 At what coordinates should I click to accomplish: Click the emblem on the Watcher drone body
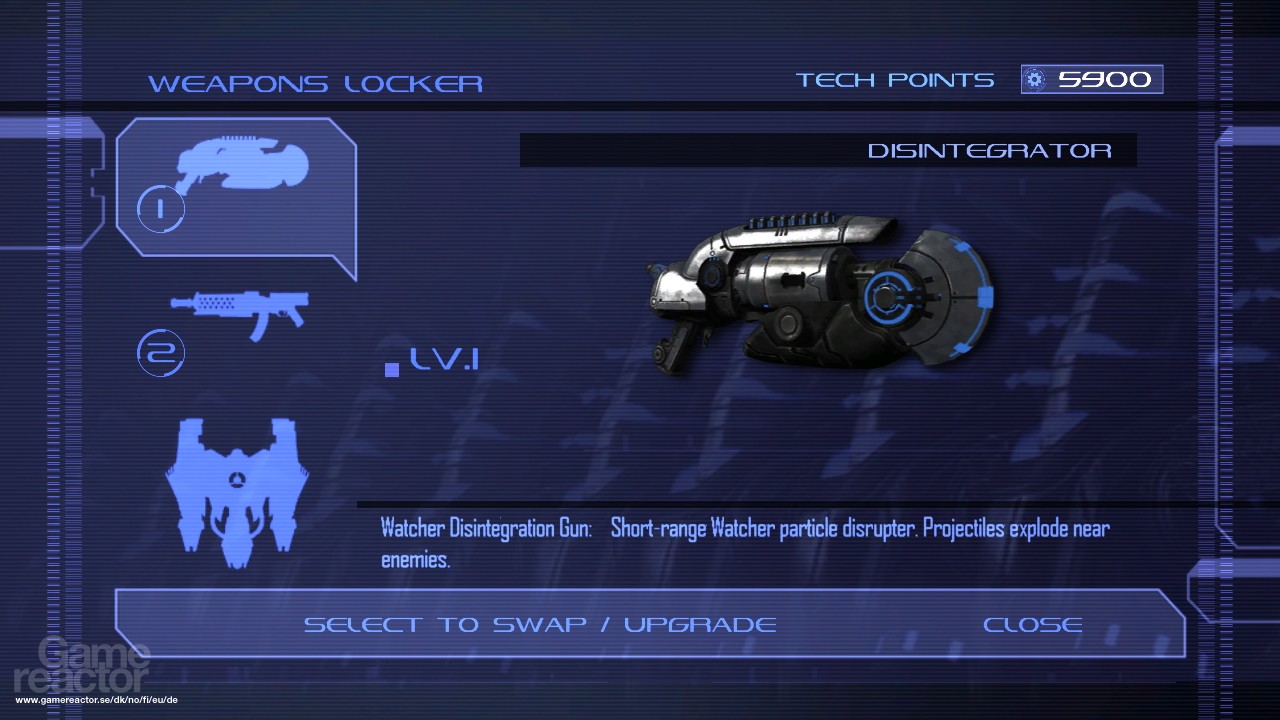click(237, 478)
